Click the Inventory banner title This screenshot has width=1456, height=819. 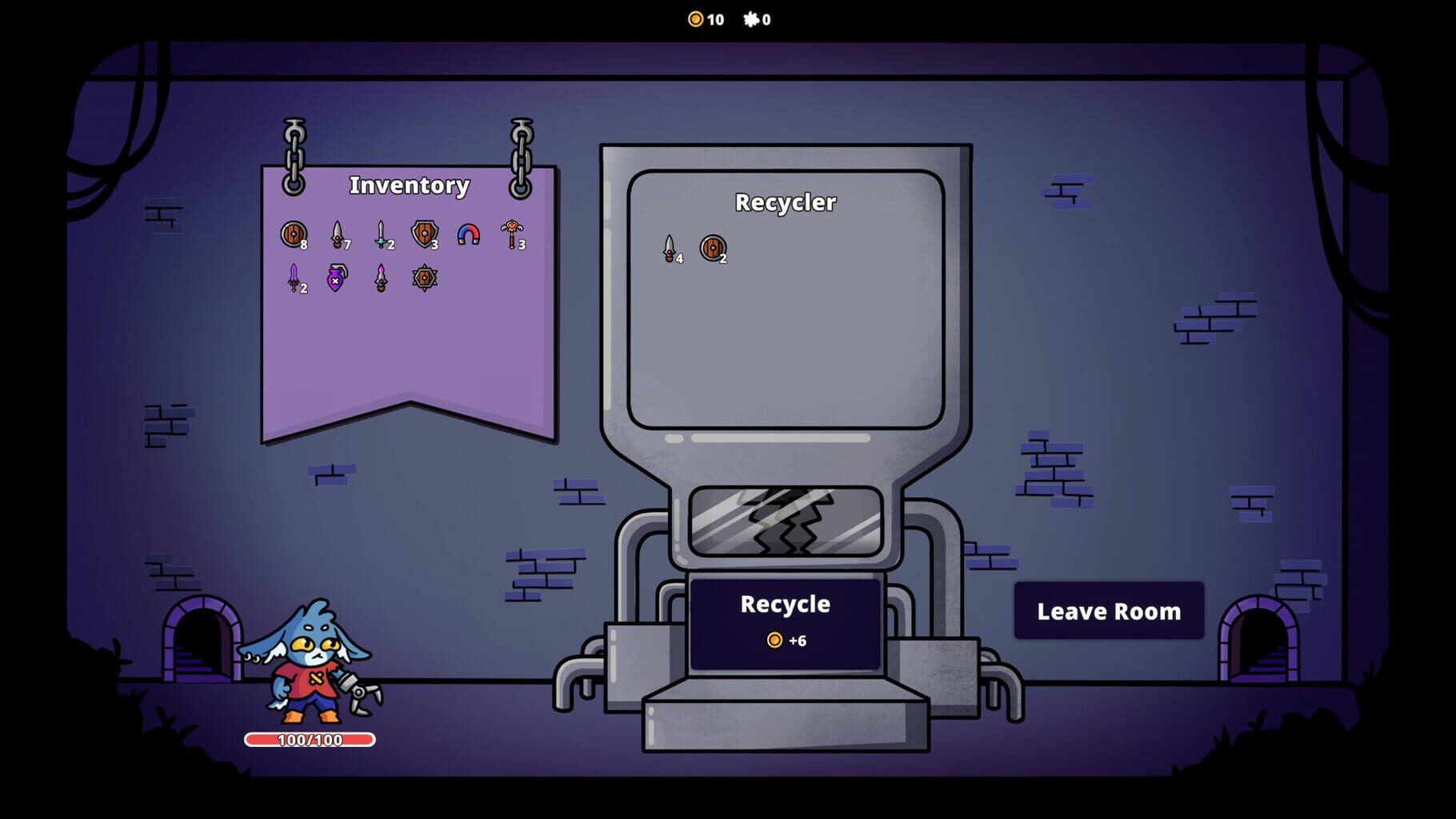(x=409, y=185)
